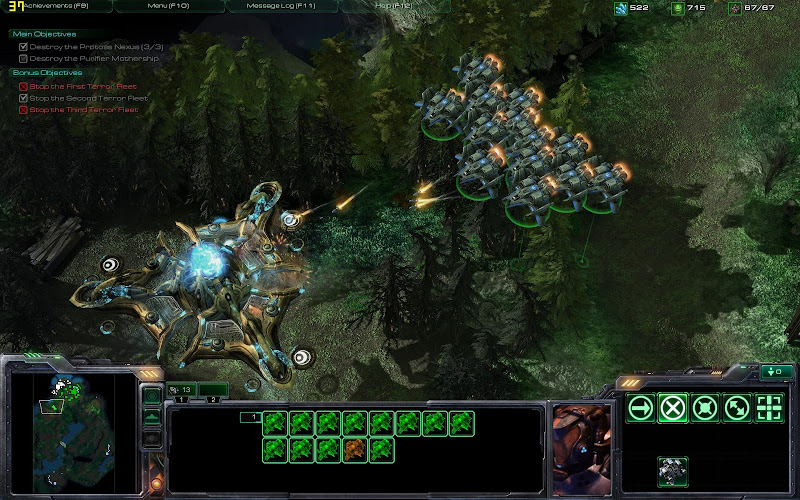Activate the Viking Assault Mode transform
Viewport: 800px width, 500px height.
pos(673,470)
